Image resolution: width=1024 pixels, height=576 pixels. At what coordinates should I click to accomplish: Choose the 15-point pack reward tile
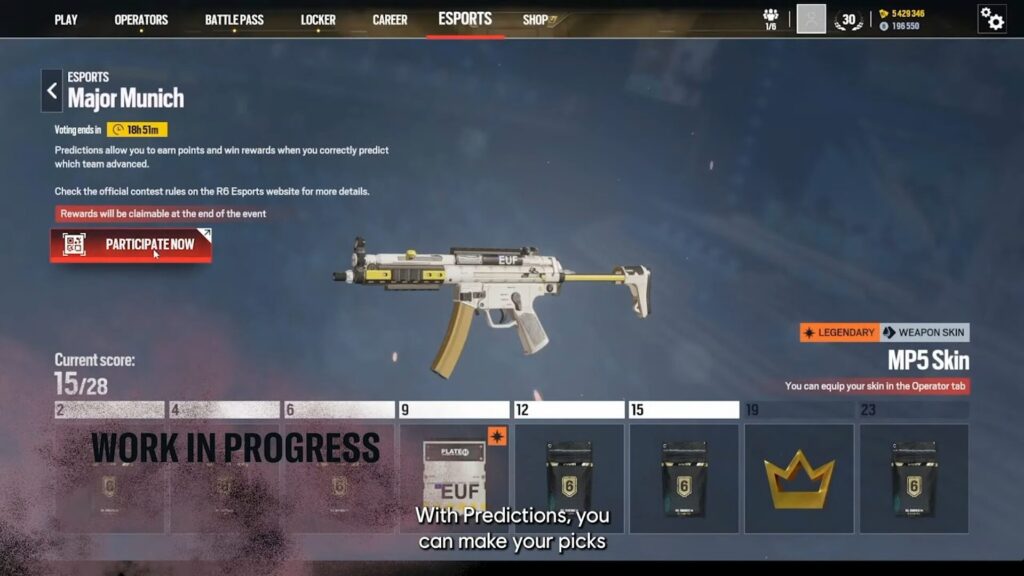click(x=684, y=478)
